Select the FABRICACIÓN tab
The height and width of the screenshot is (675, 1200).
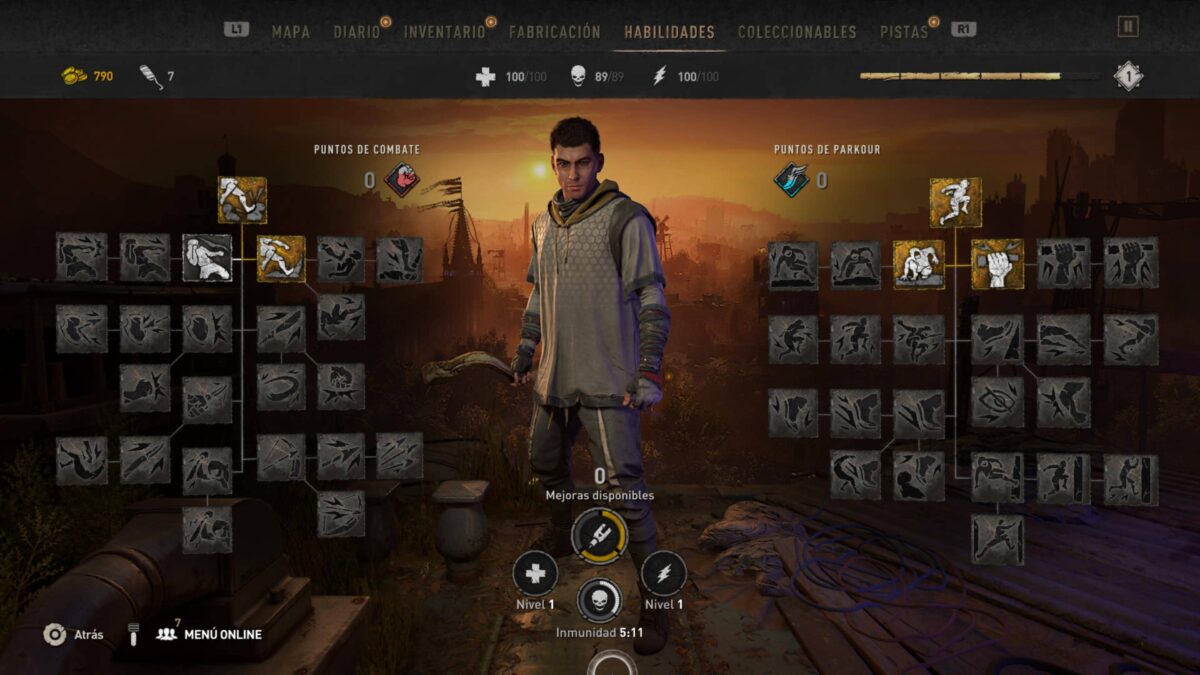(554, 32)
